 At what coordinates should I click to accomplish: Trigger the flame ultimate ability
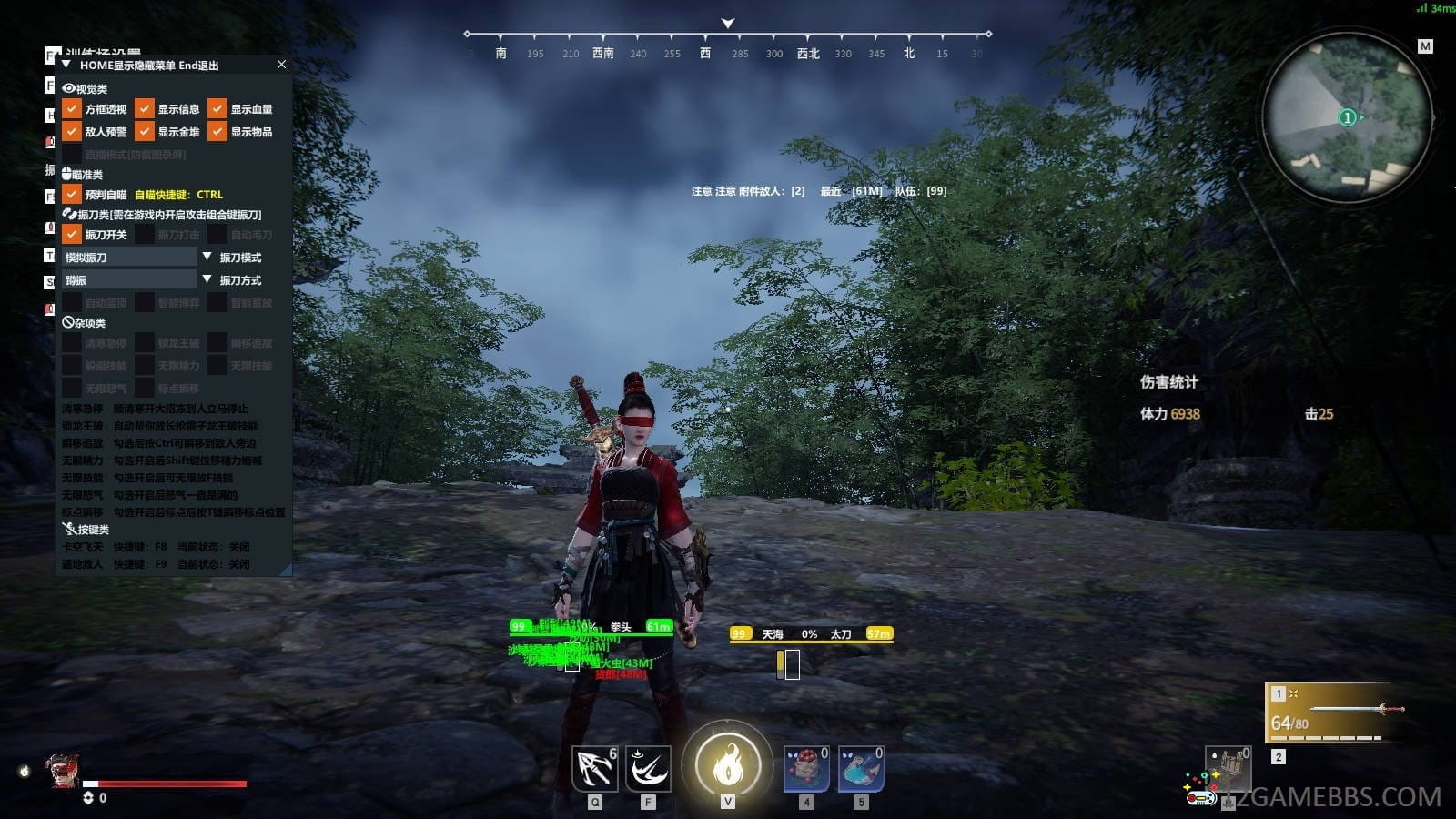tap(727, 766)
